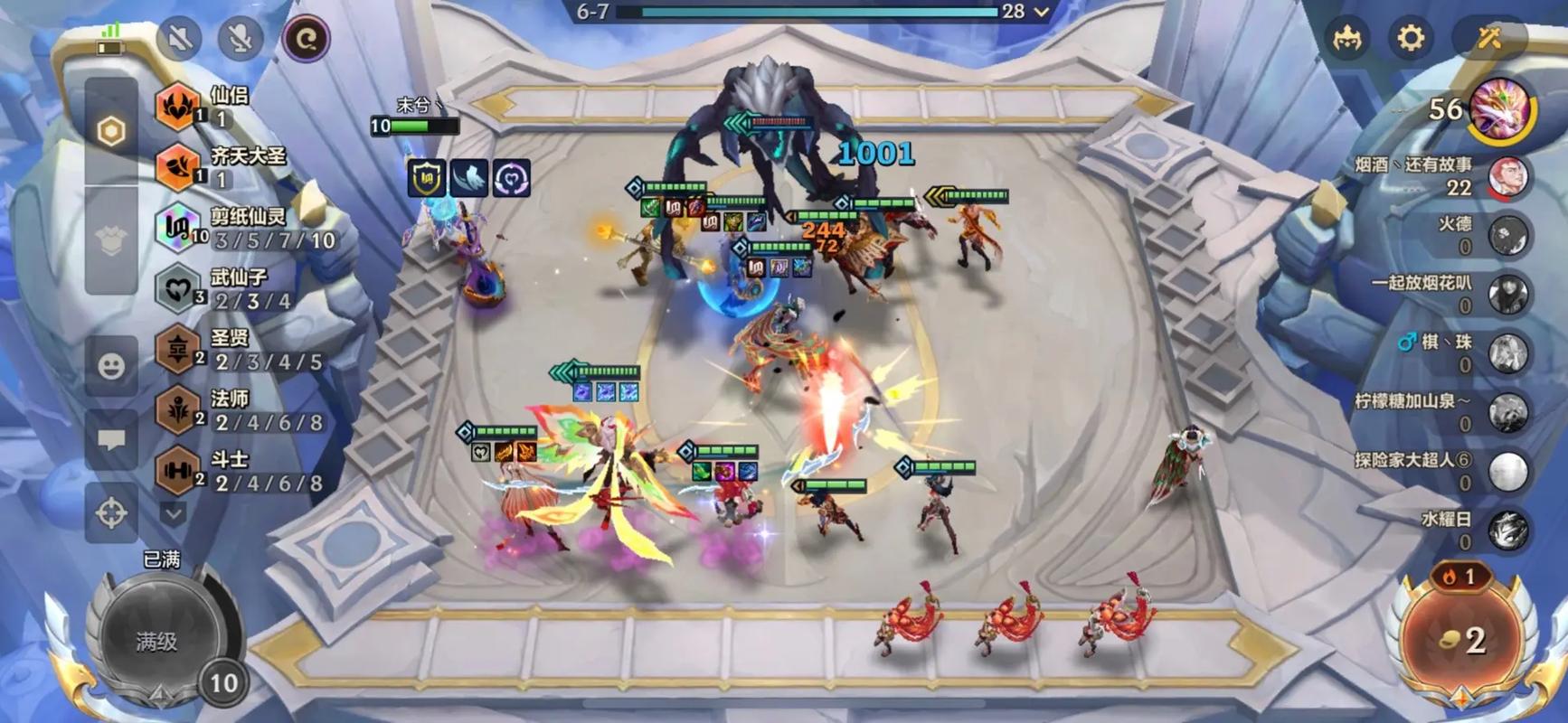View the 武仙子 trait info
This screenshot has height=723, width=1568.
(x=239, y=289)
